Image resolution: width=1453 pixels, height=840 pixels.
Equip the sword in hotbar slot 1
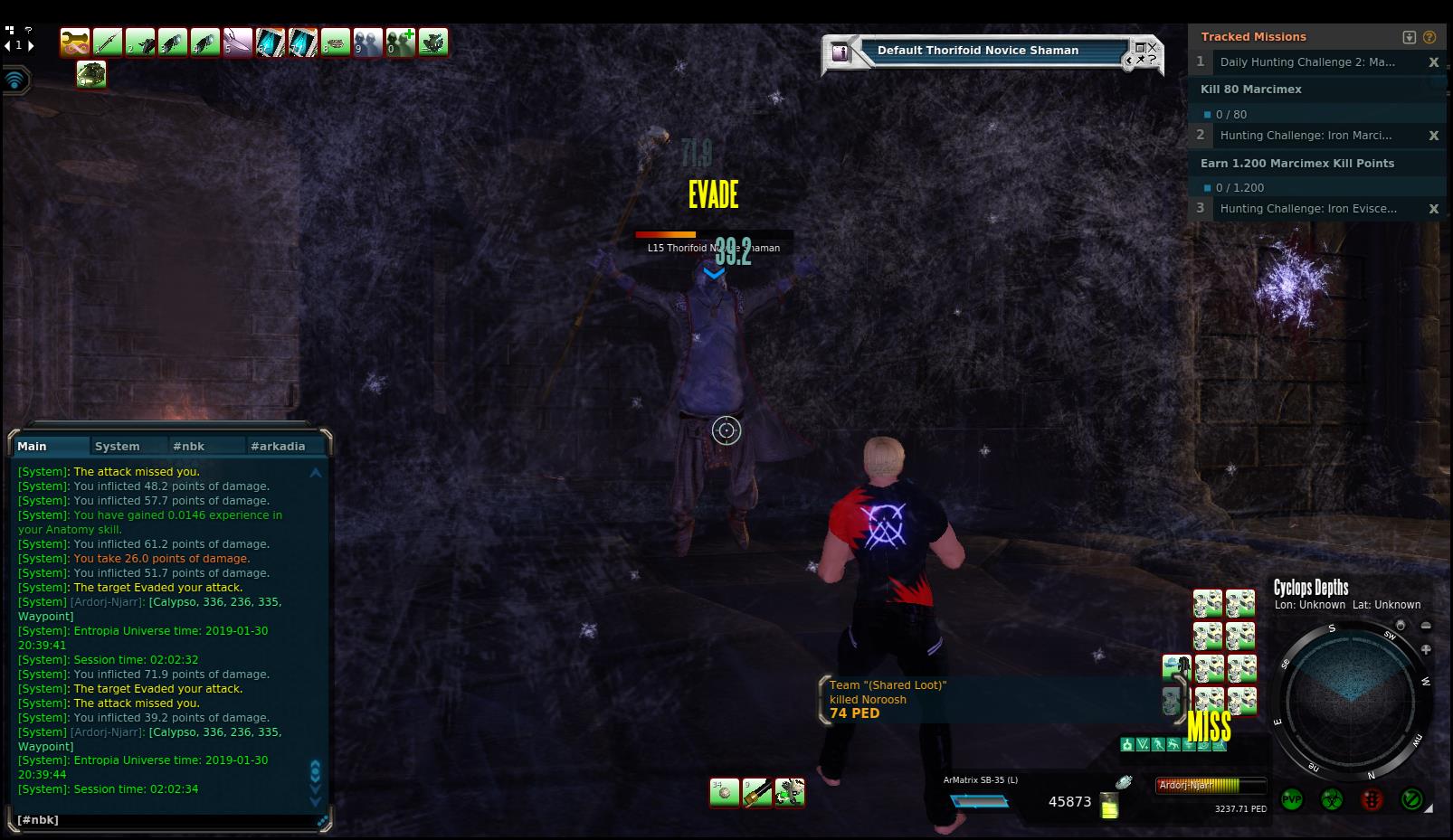[108, 42]
